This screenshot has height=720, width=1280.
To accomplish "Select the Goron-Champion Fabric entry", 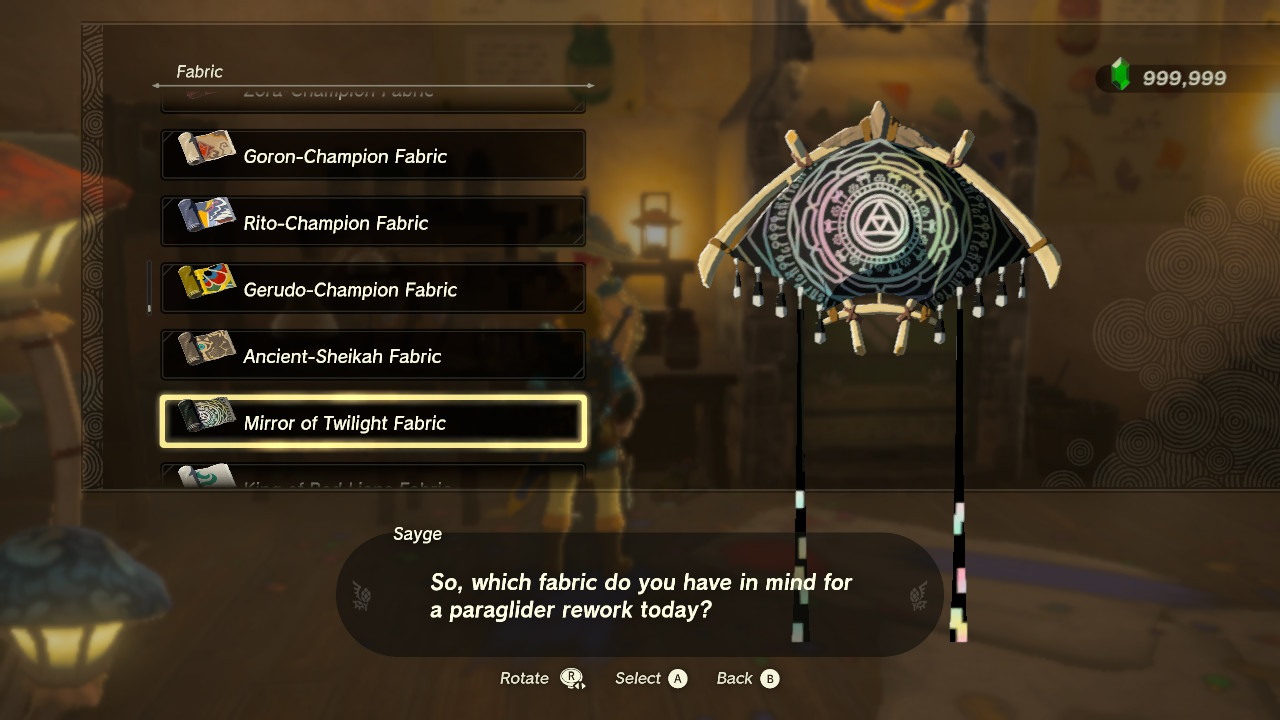I will coord(373,156).
